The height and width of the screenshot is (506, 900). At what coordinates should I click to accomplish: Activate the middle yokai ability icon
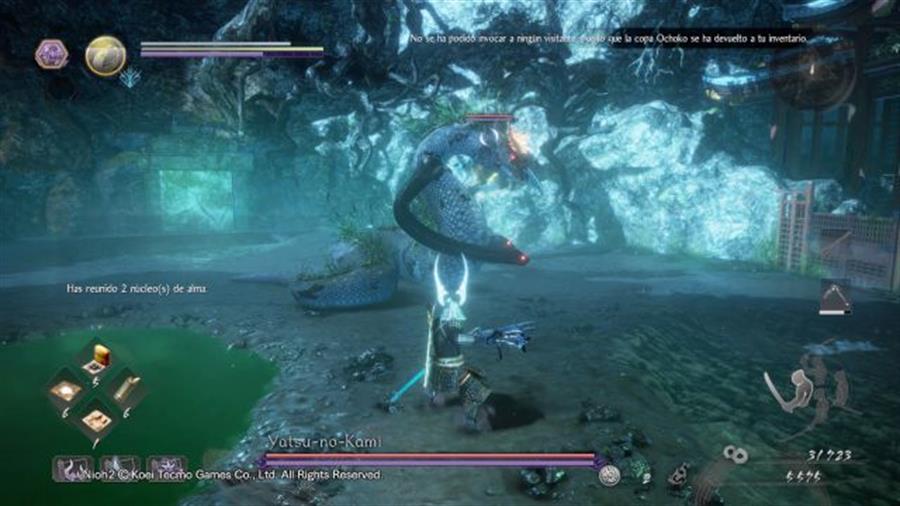(x=119, y=468)
